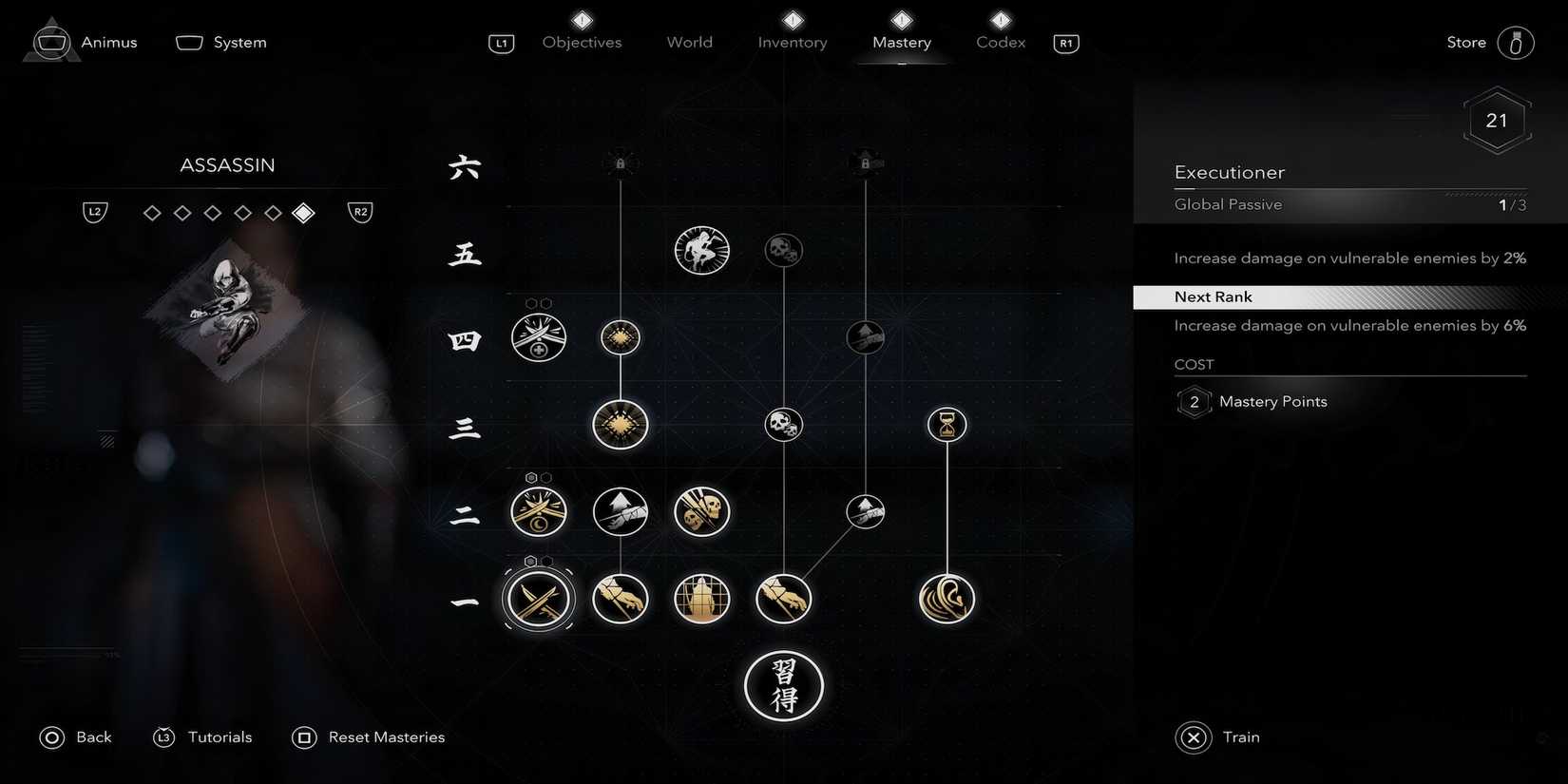Viewport: 1568px width, 784px height.
Task: Inspect the hourglass skill in row three
Action: 947,425
